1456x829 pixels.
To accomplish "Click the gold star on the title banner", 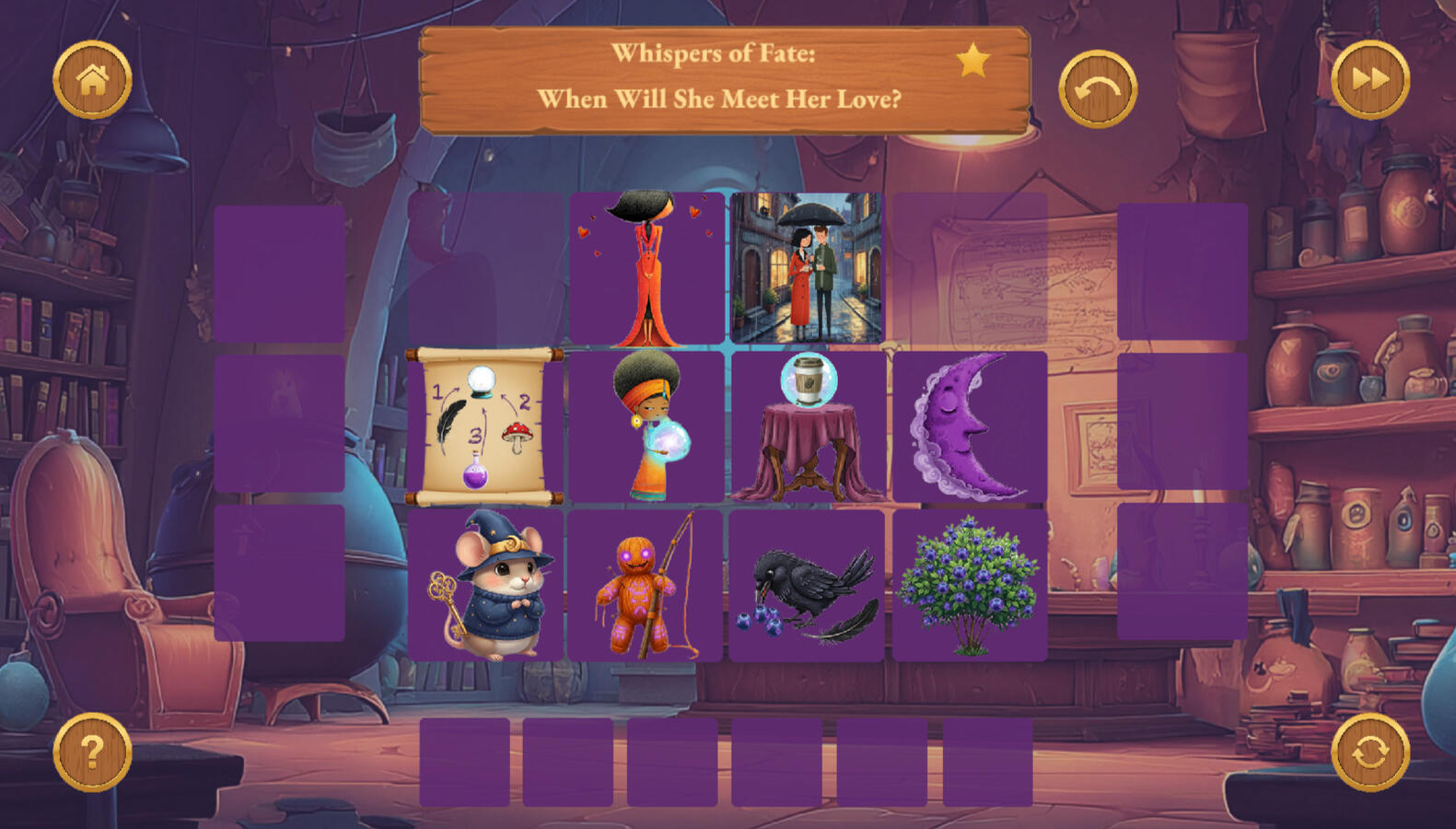I will tap(973, 62).
